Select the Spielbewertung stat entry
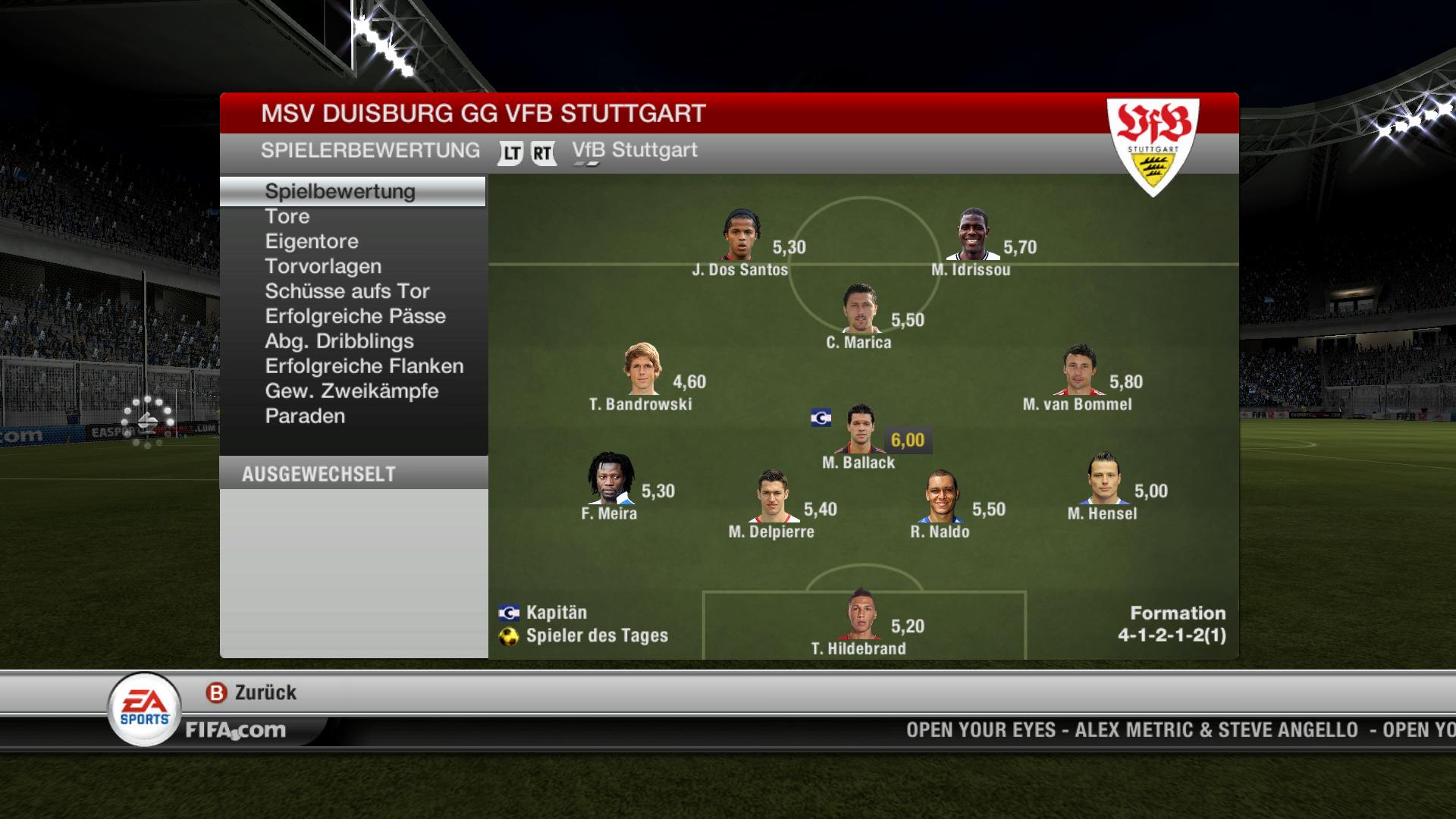 [x=340, y=191]
